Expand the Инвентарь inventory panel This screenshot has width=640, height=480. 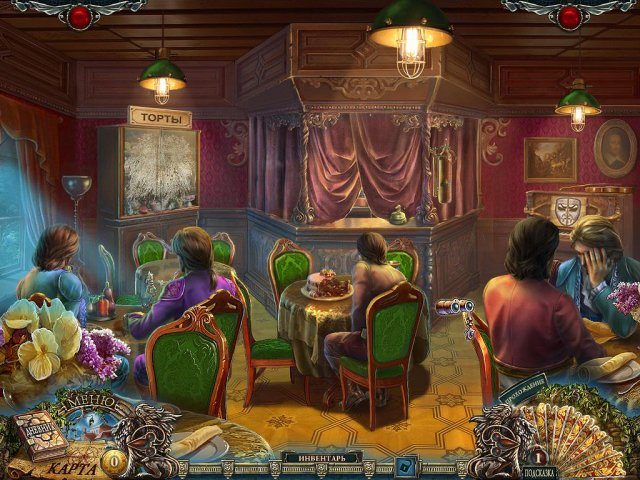[321, 458]
